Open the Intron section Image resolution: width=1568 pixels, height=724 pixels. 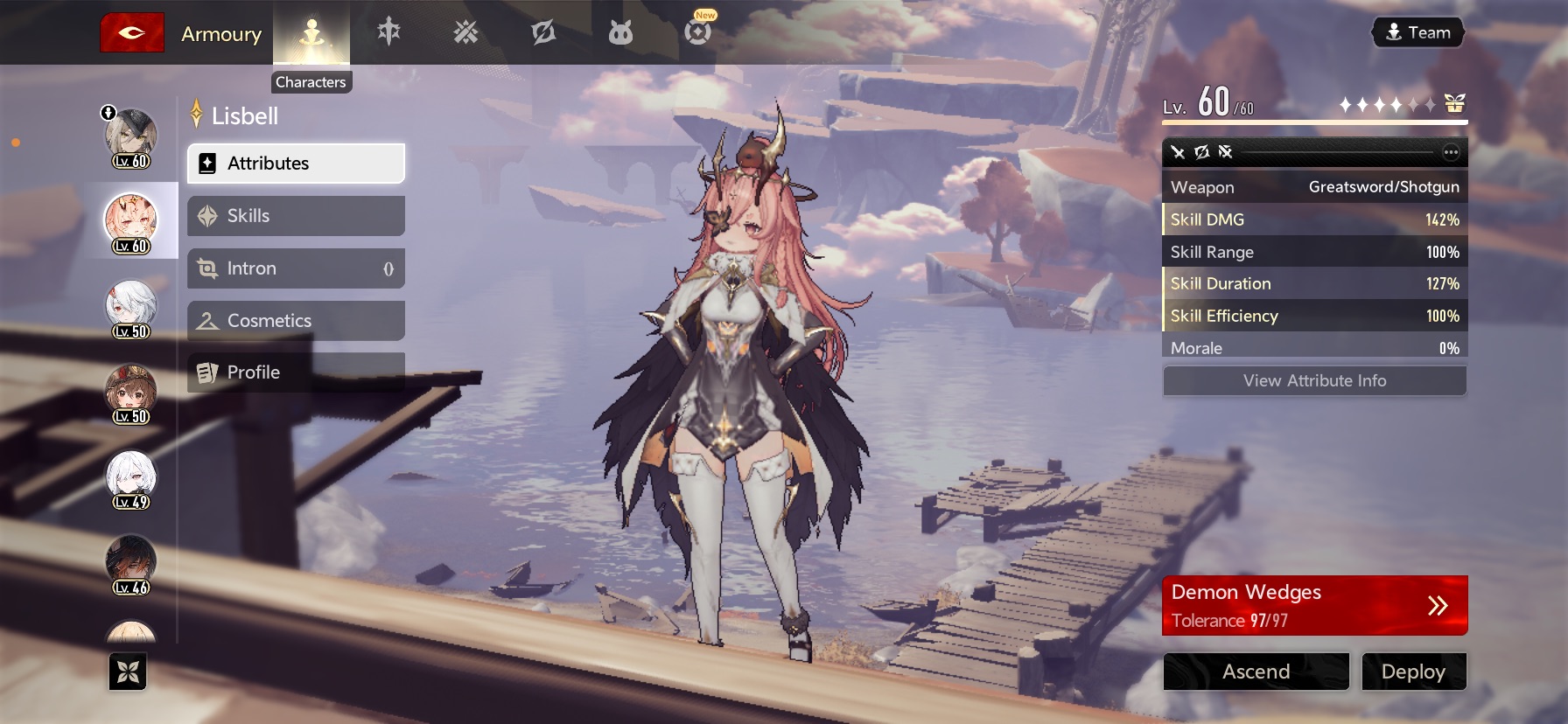(296, 268)
